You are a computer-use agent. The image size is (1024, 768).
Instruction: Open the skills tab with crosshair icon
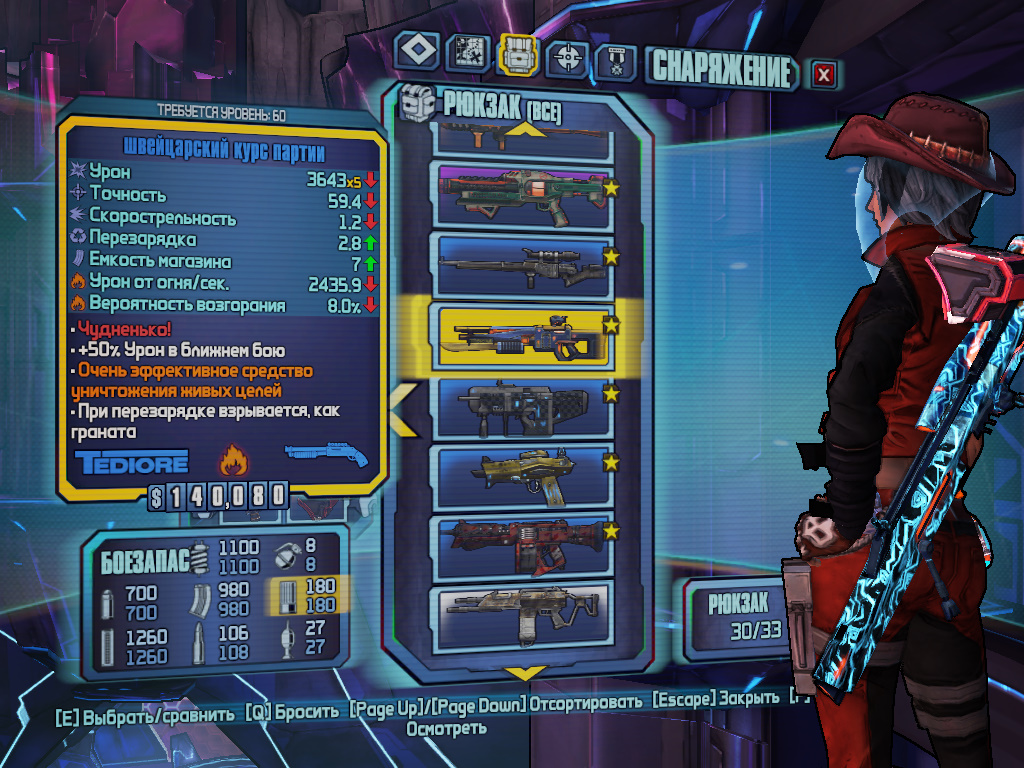(567, 58)
